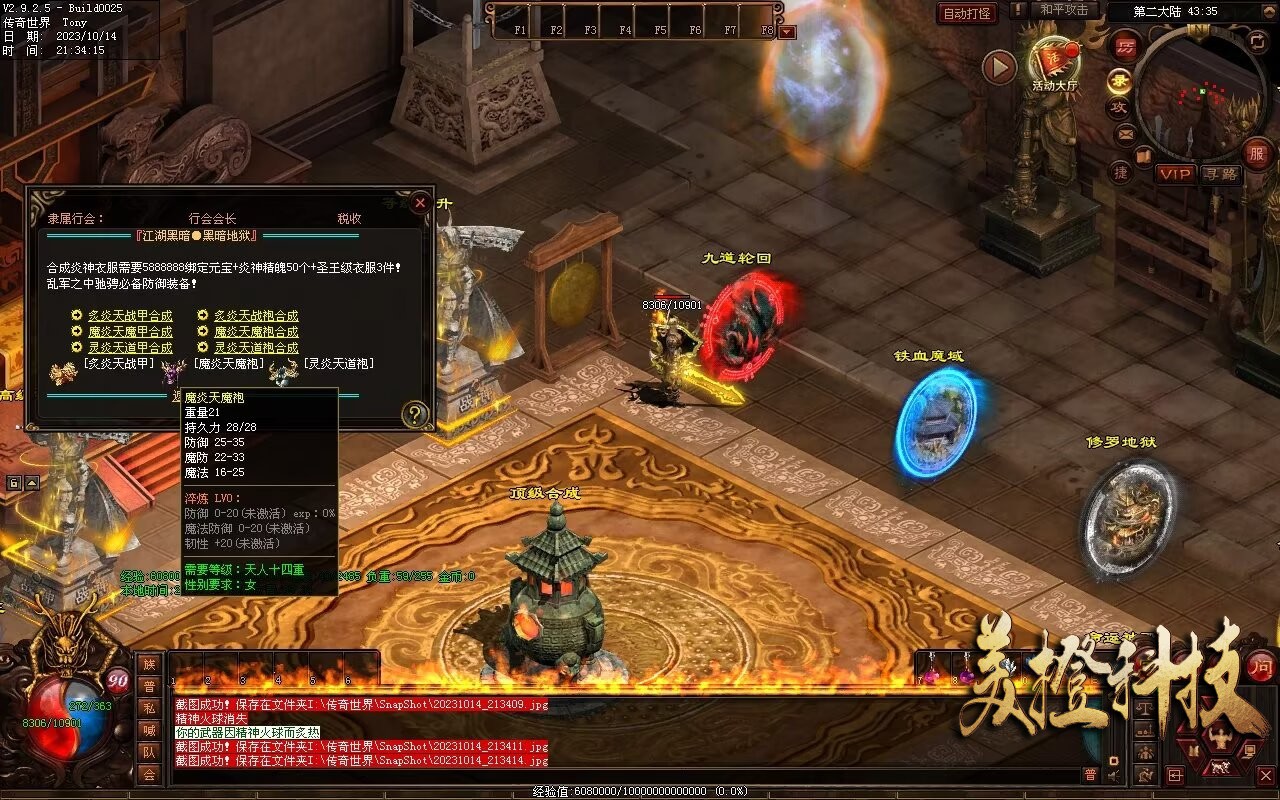1280x800 pixels.
Task: Choose 炙炎天战甲合成 link
Action: click(129, 316)
